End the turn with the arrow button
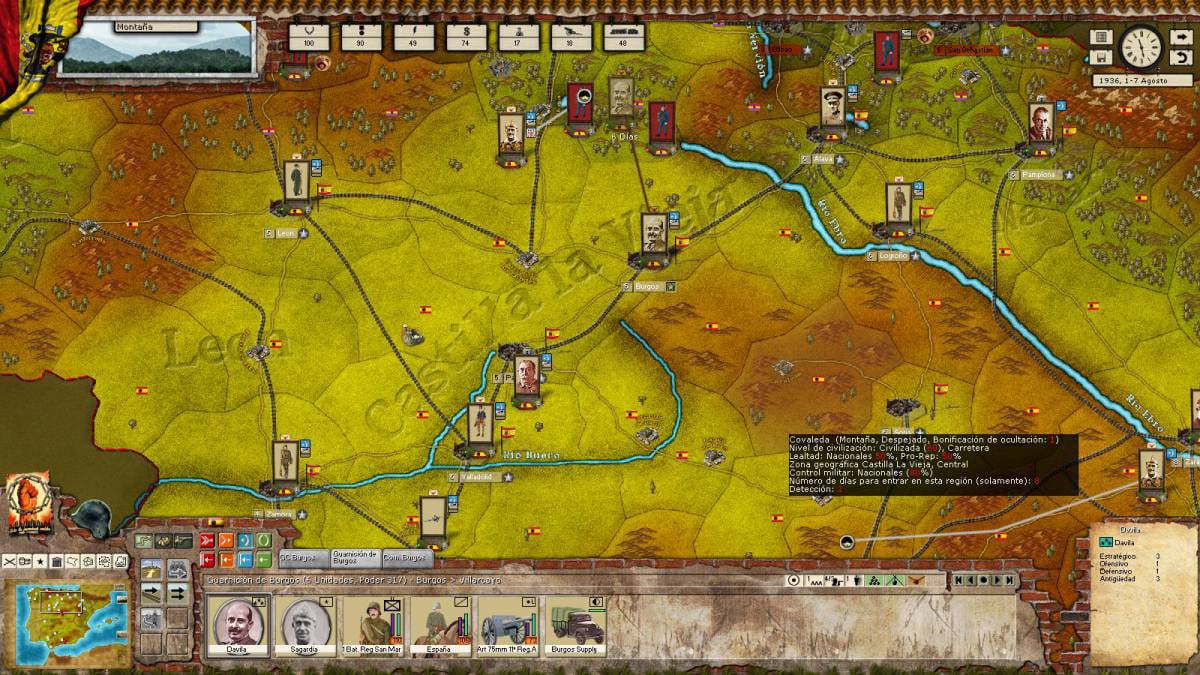The width and height of the screenshot is (1200, 675). pos(1180,37)
